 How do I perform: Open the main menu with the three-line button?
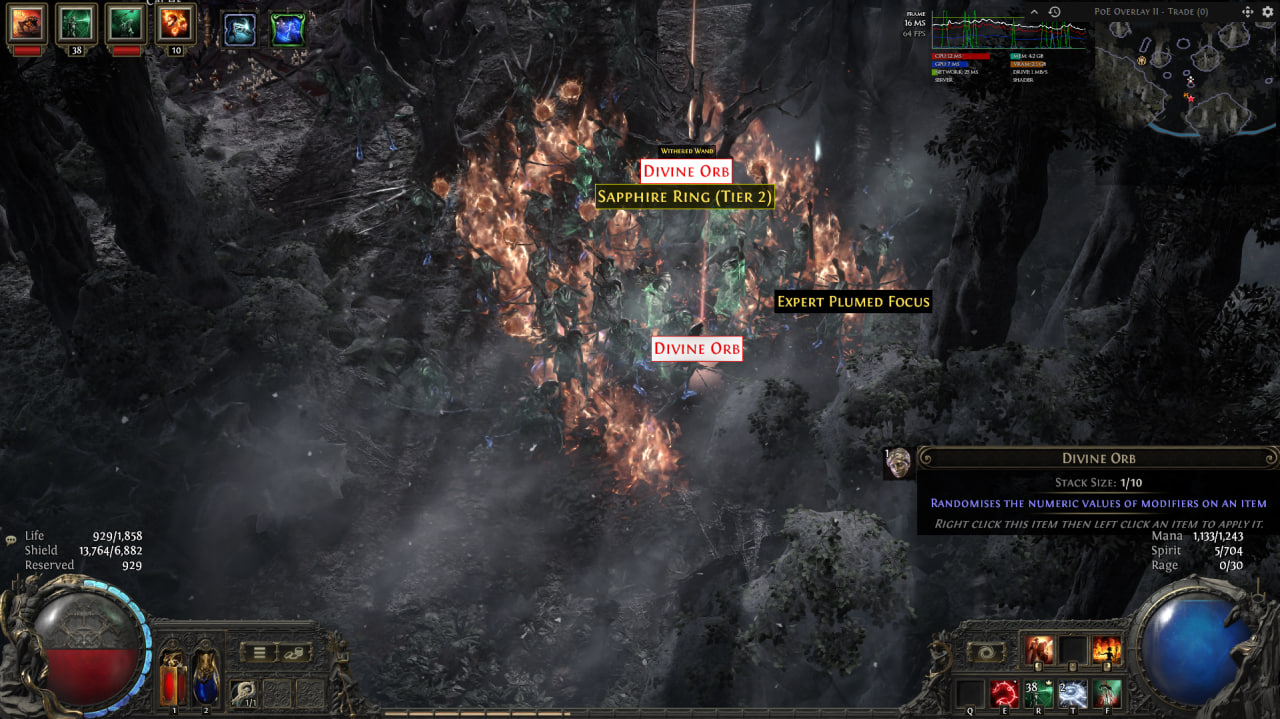[259, 653]
